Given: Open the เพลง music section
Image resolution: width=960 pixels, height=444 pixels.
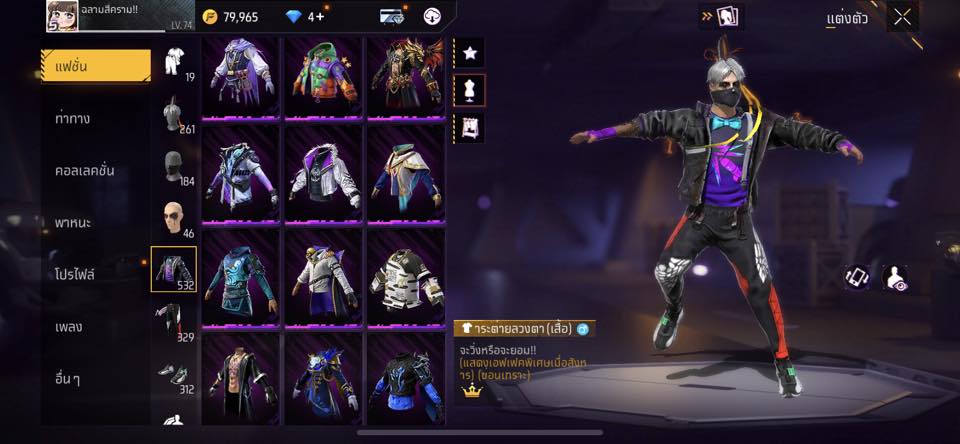Looking at the screenshot, I should tap(69, 327).
